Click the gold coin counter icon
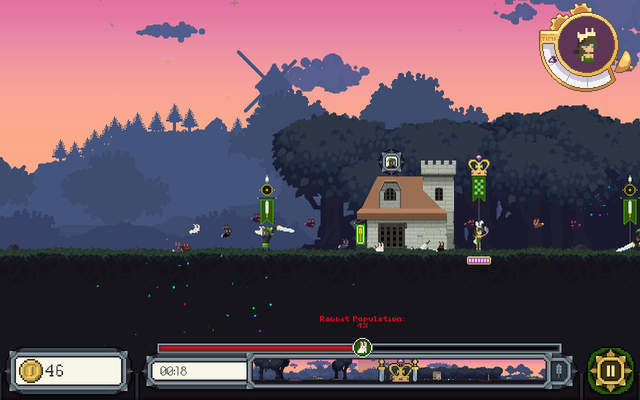Viewport: 640px width, 400px height. coord(31,371)
